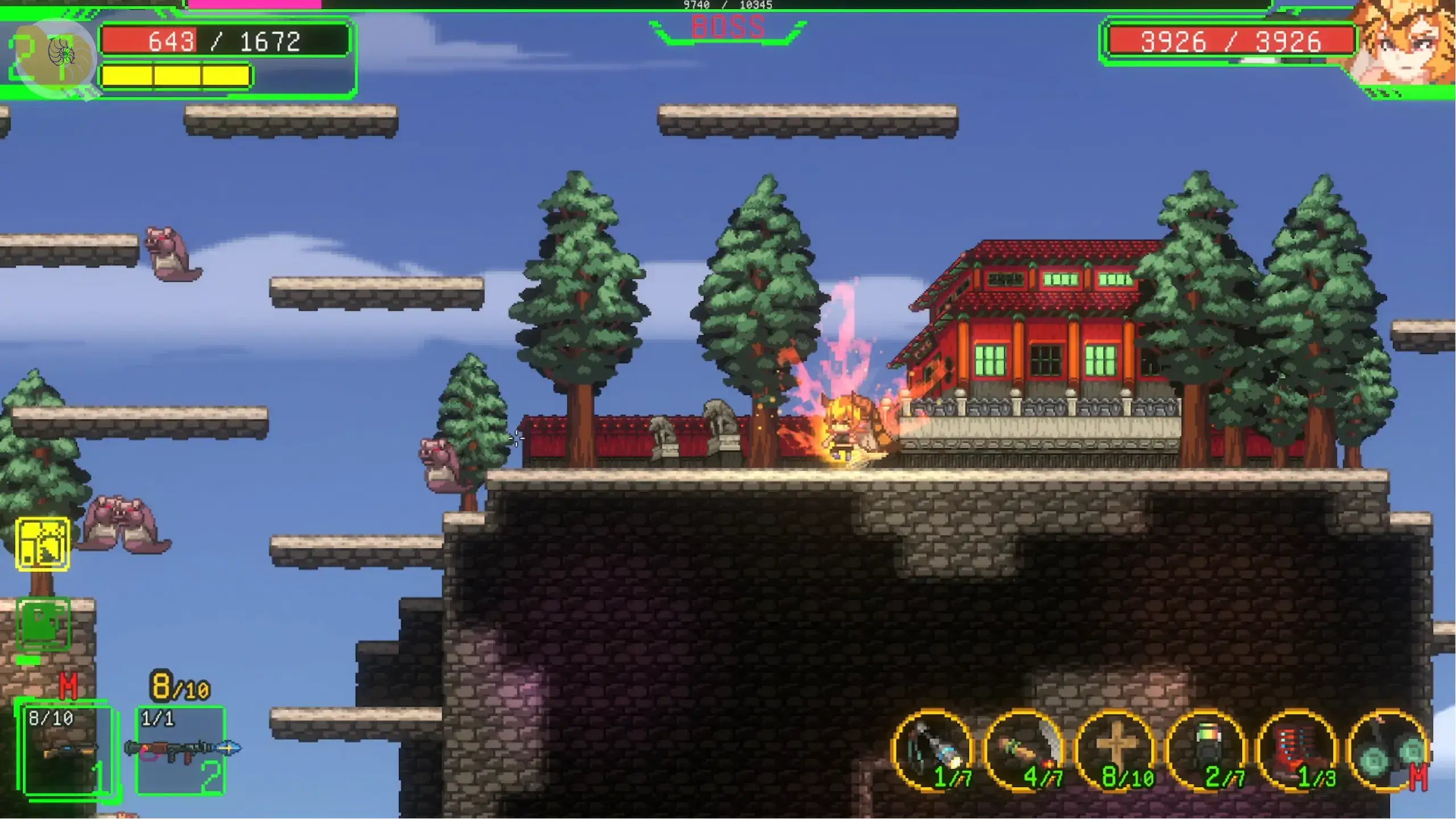Click the green skill icon with cooldown bar
Viewport: 1456px width, 819px height.
[43, 624]
